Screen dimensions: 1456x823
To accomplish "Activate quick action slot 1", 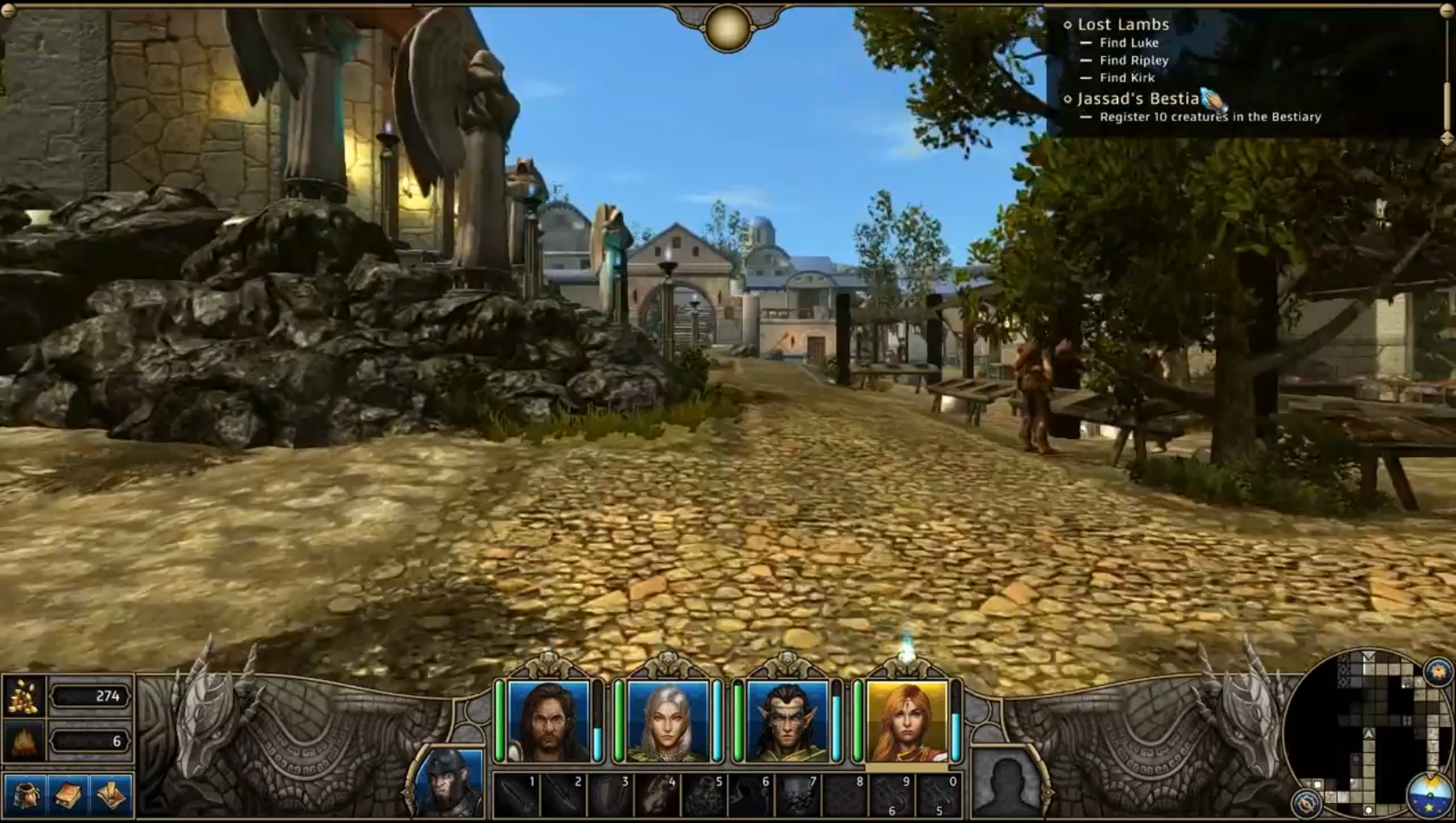I will [517, 794].
